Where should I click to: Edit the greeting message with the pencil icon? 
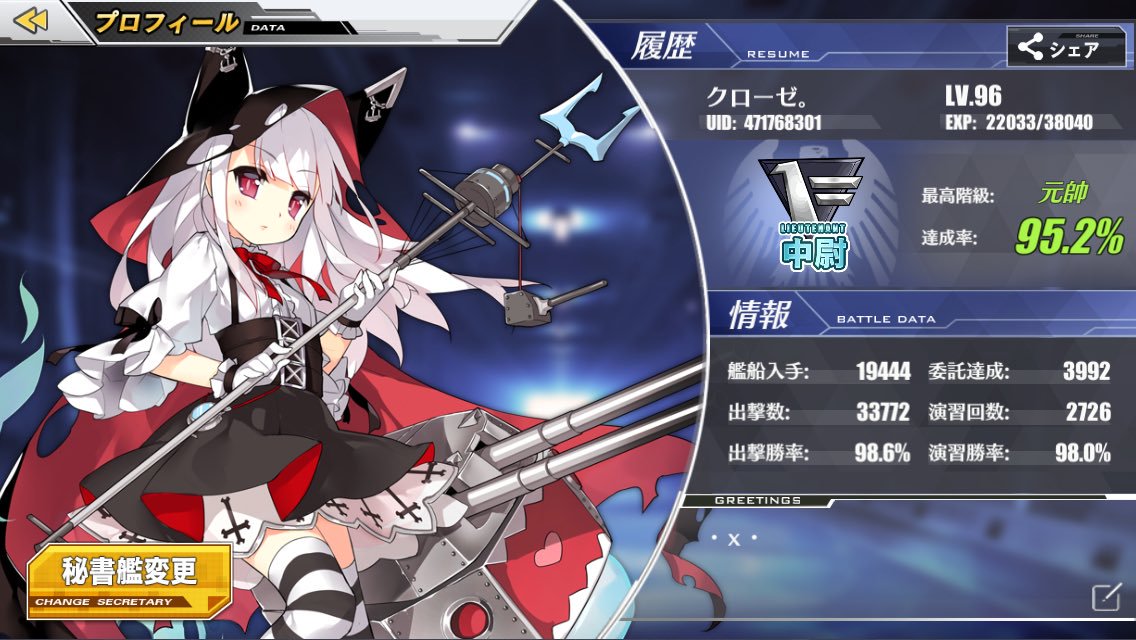tap(1103, 598)
